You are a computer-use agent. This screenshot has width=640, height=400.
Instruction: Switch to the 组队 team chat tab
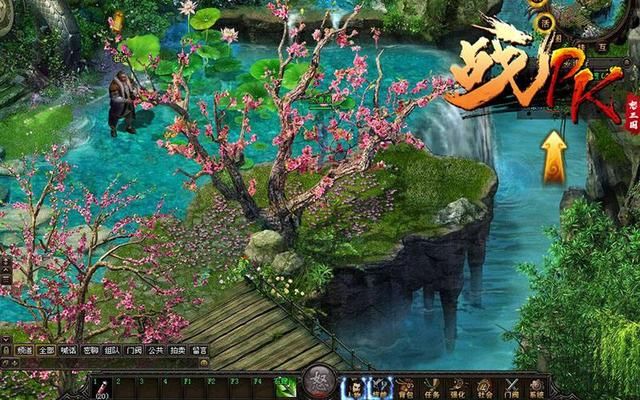pos(112,351)
